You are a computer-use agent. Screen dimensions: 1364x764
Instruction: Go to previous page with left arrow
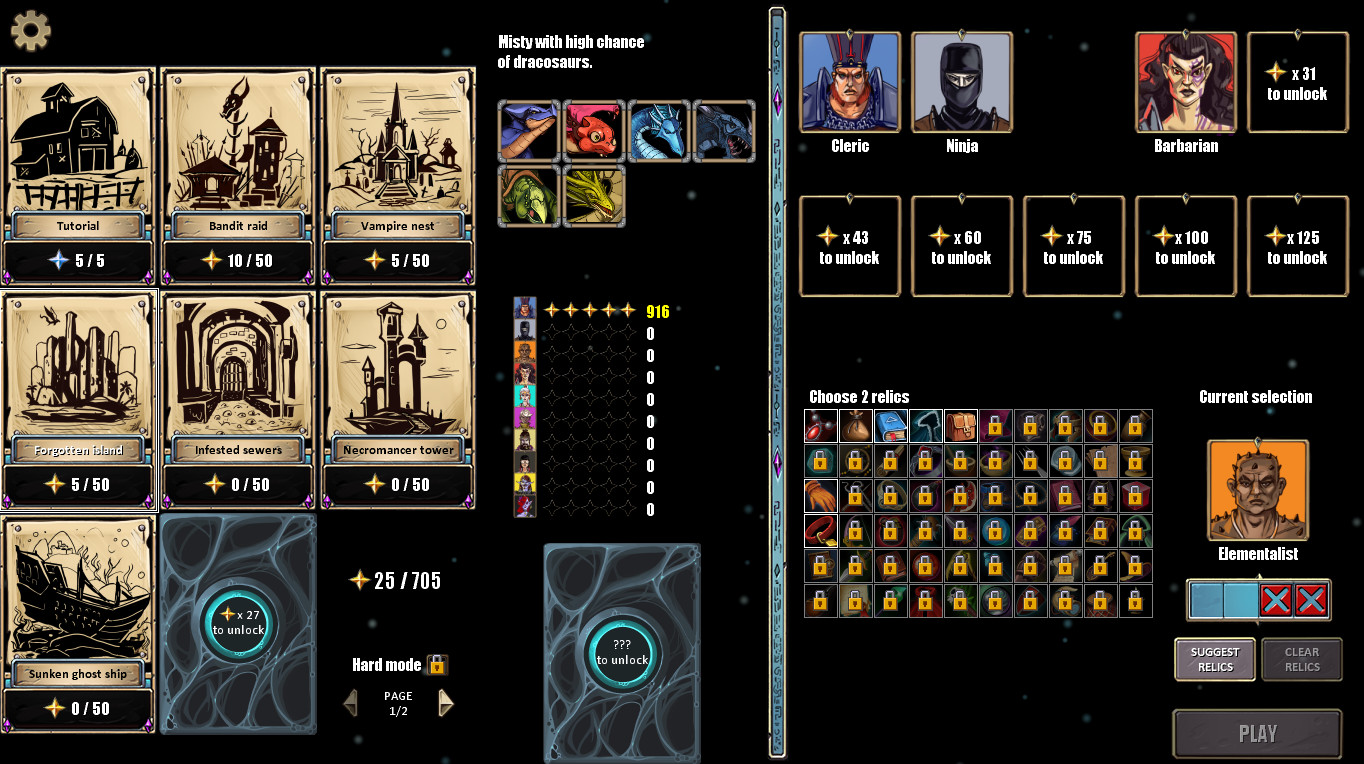(349, 703)
